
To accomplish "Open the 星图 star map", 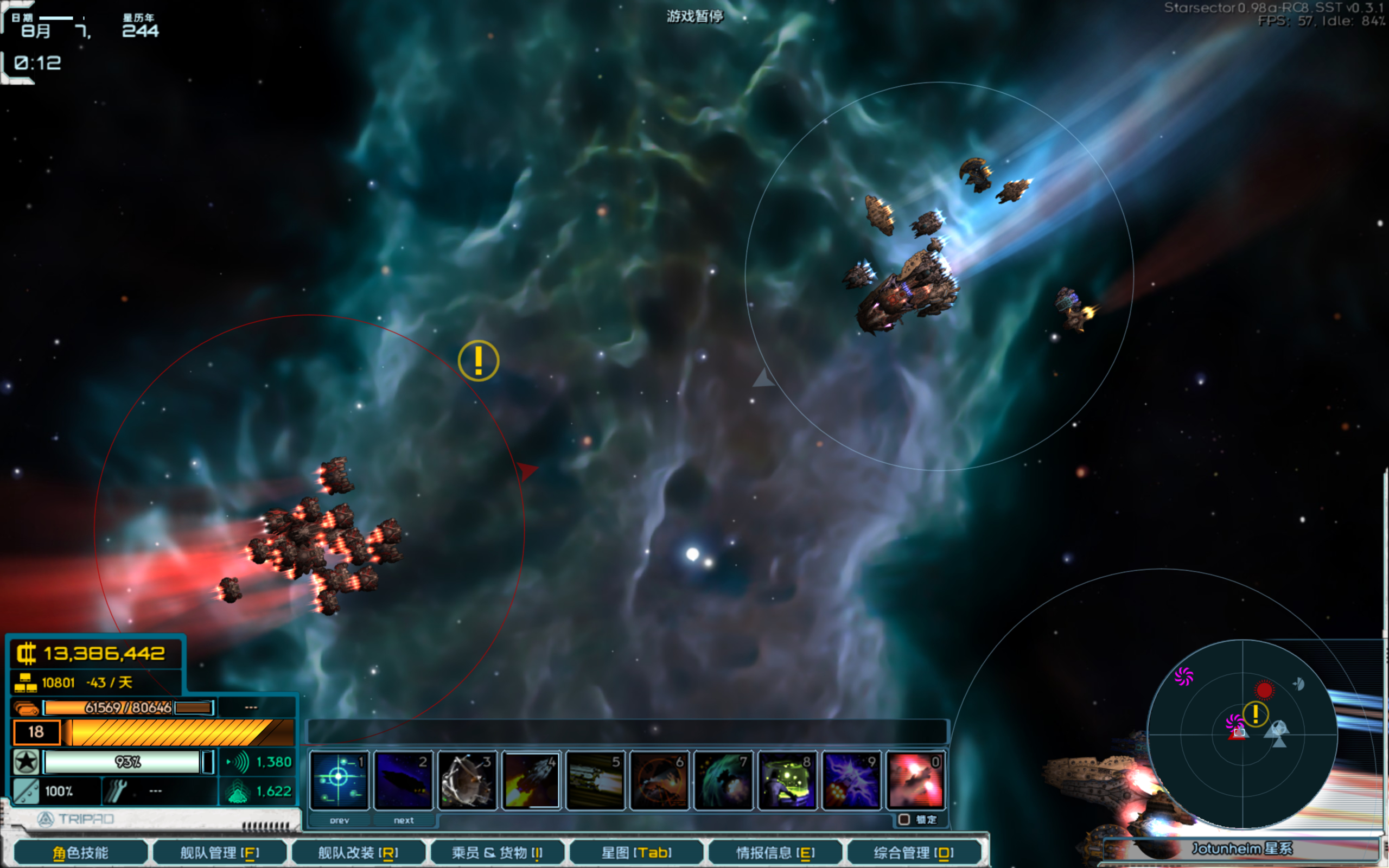I will 636,852.
